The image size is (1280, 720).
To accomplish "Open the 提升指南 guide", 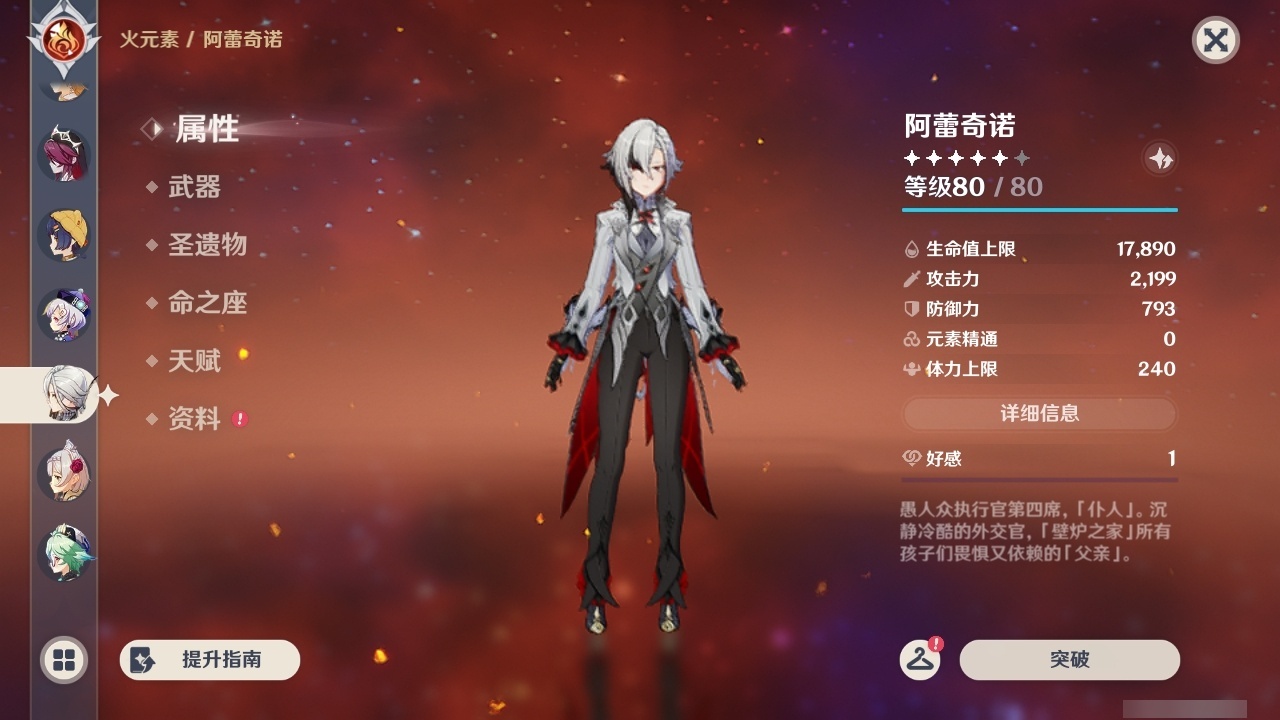I will [x=209, y=660].
